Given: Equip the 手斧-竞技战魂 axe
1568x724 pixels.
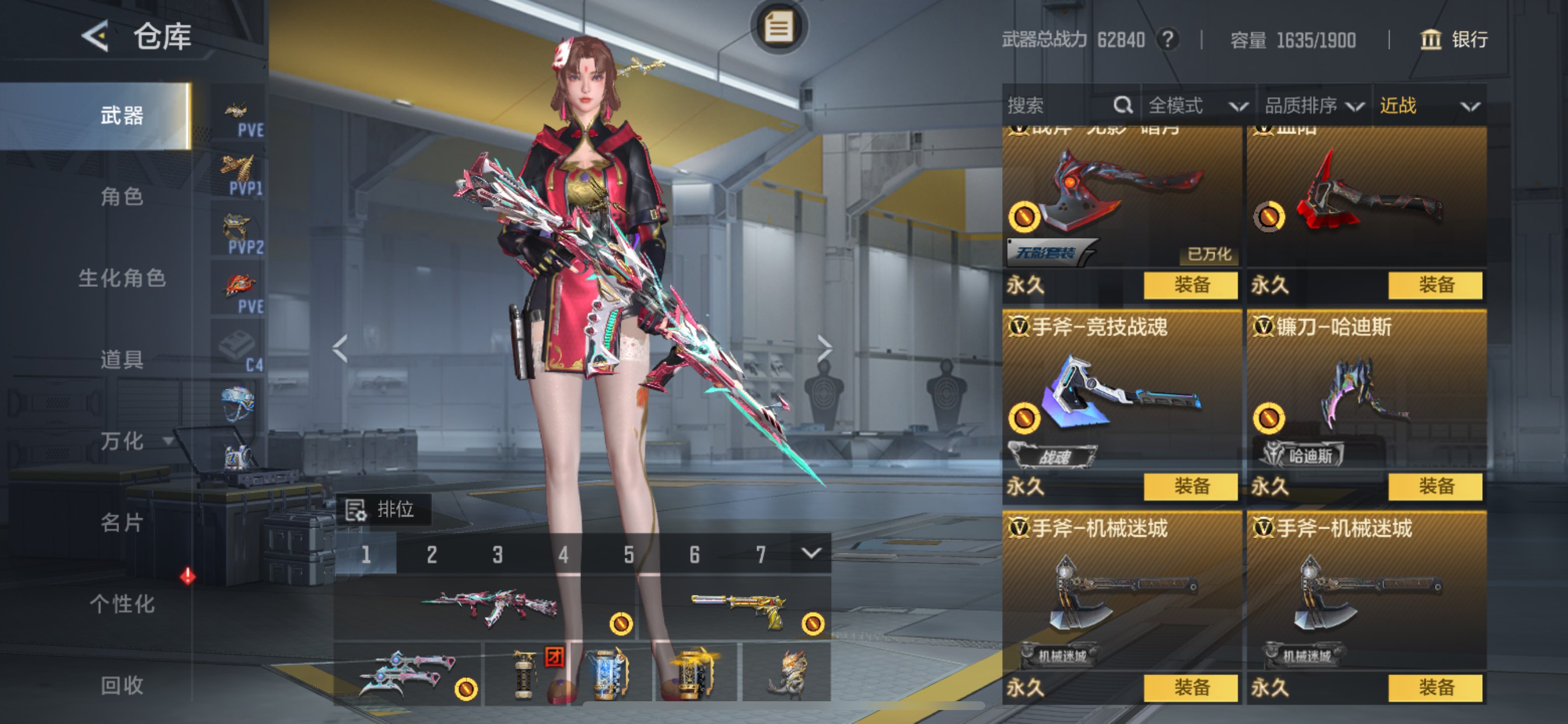Looking at the screenshot, I should tap(1190, 486).
